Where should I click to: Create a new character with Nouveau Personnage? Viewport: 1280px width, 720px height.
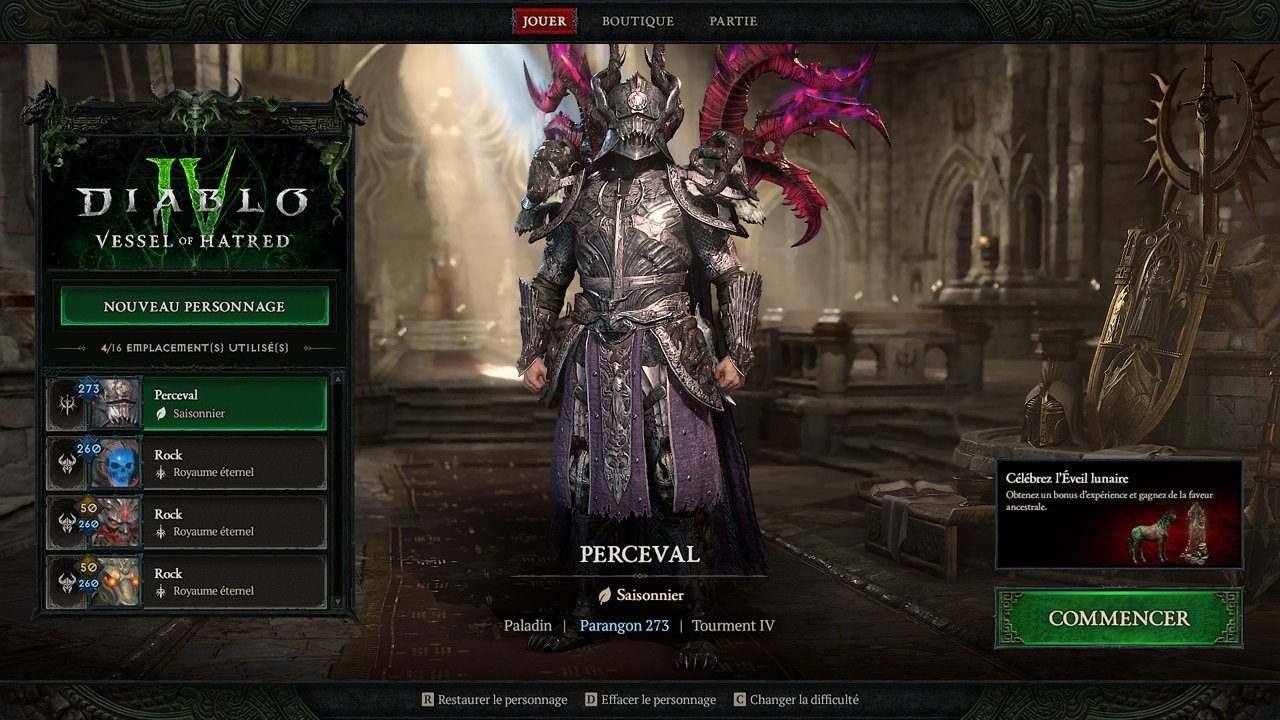click(194, 306)
